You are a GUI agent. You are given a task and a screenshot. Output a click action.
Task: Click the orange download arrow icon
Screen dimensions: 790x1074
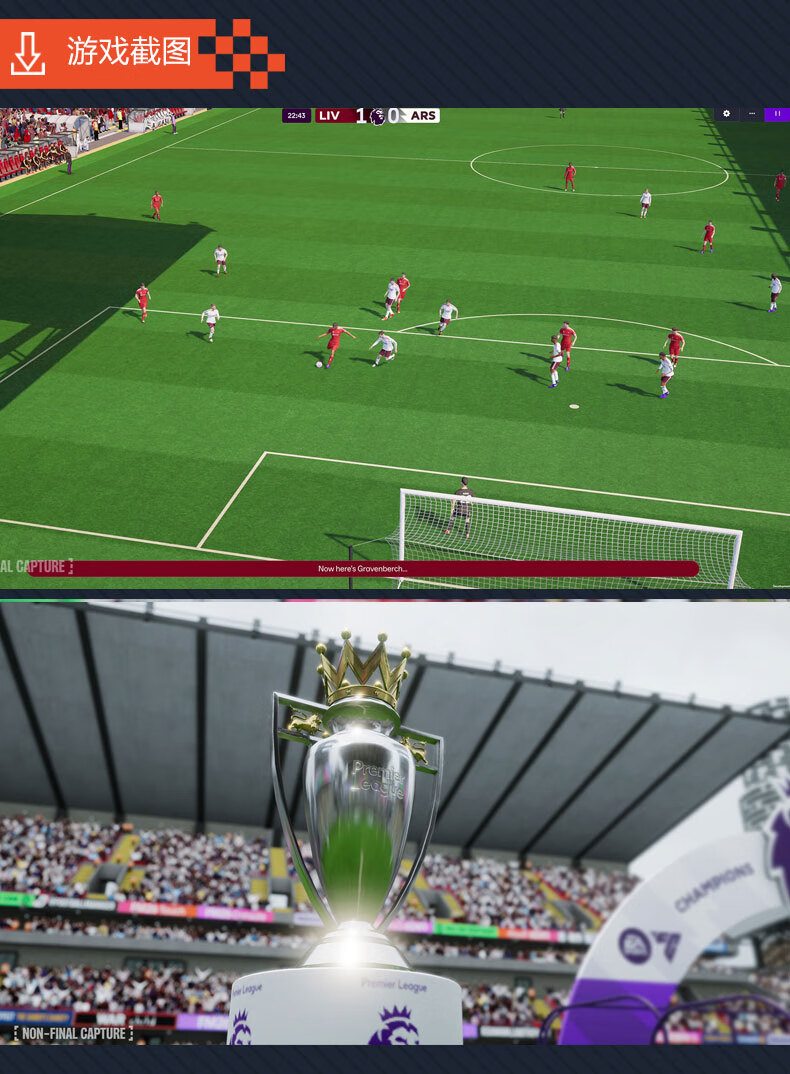[28, 53]
